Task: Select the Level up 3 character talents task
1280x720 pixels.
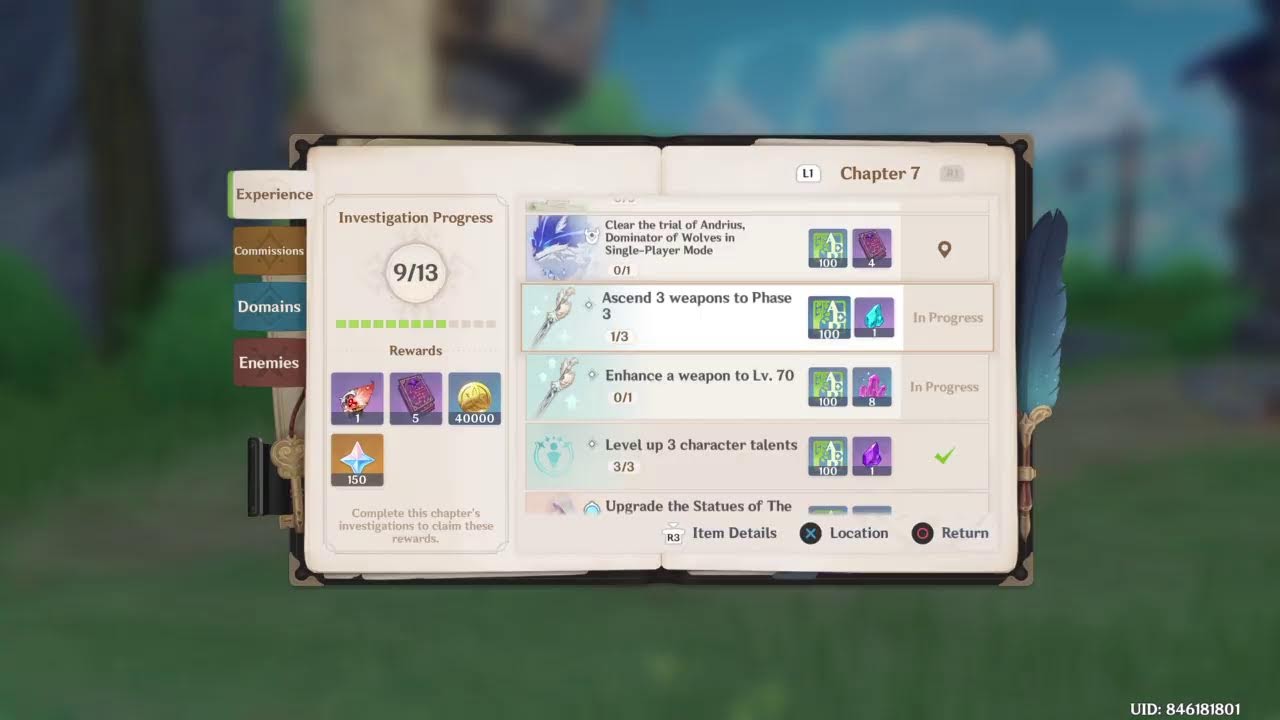Action: click(700, 455)
